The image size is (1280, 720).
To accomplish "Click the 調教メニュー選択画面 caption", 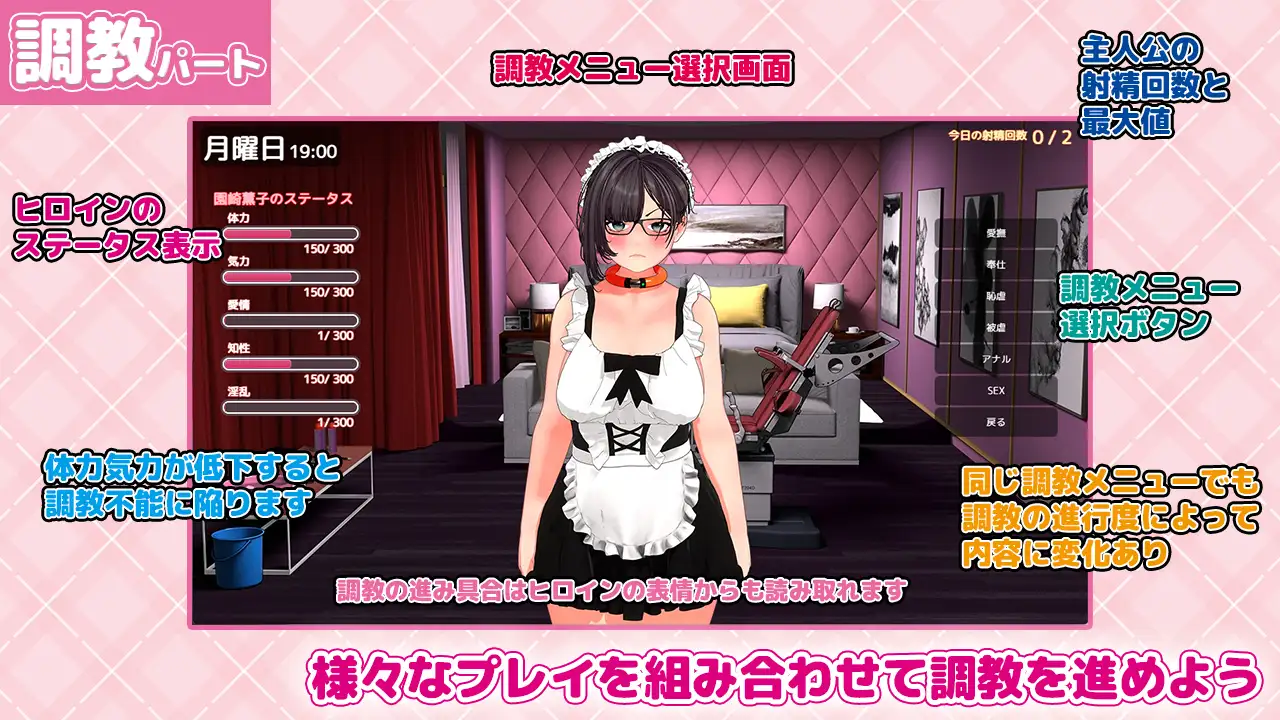I will (643, 68).
